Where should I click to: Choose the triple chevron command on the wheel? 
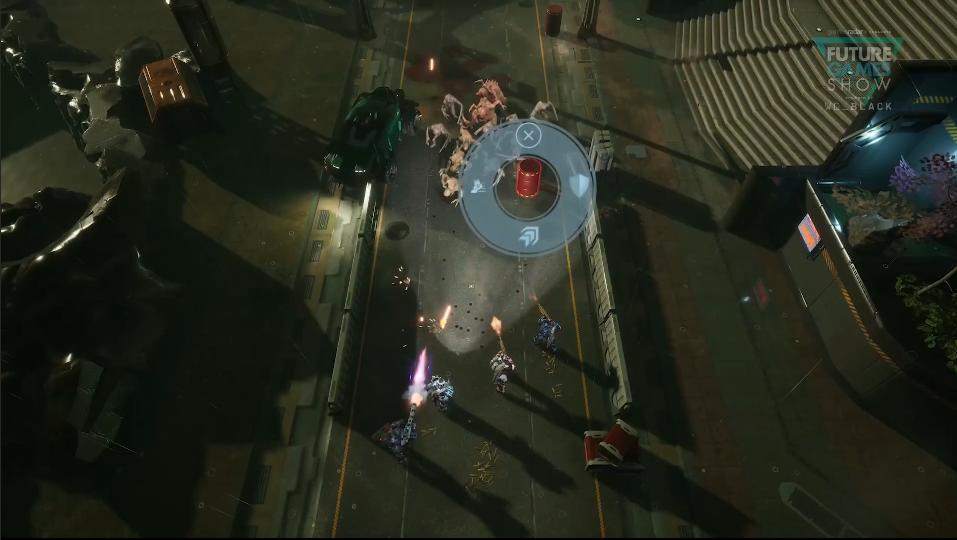[x=528, y=236]
